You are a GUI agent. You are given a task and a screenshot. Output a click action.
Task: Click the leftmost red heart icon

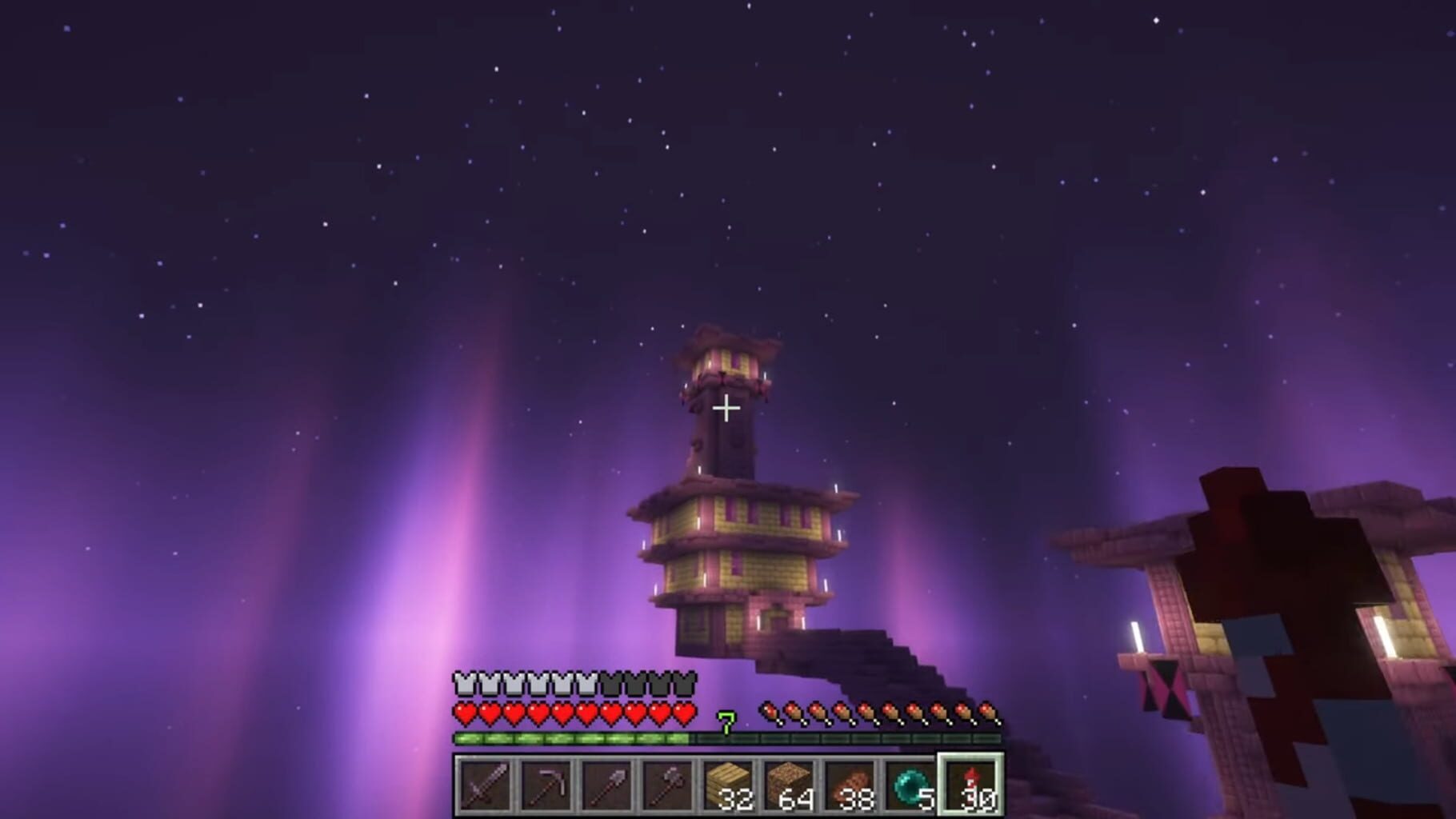coord(463,712)
